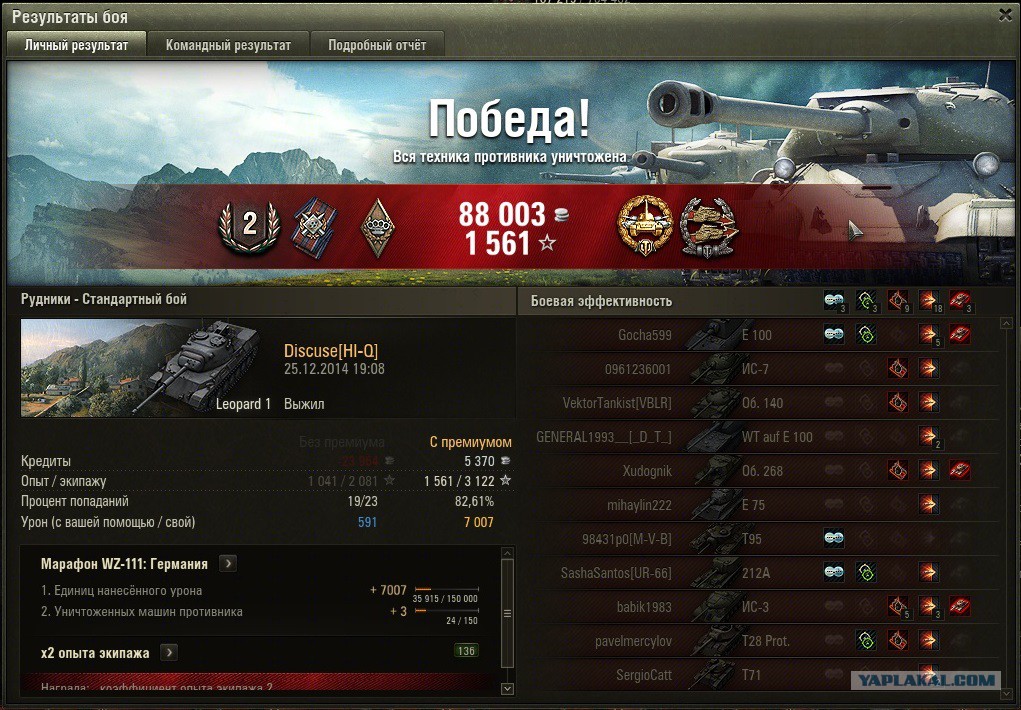Choose the SashaSantos[UR-66] 212A row
Image resolution: width=1021 pixels, height=710 pixels.
760,573
